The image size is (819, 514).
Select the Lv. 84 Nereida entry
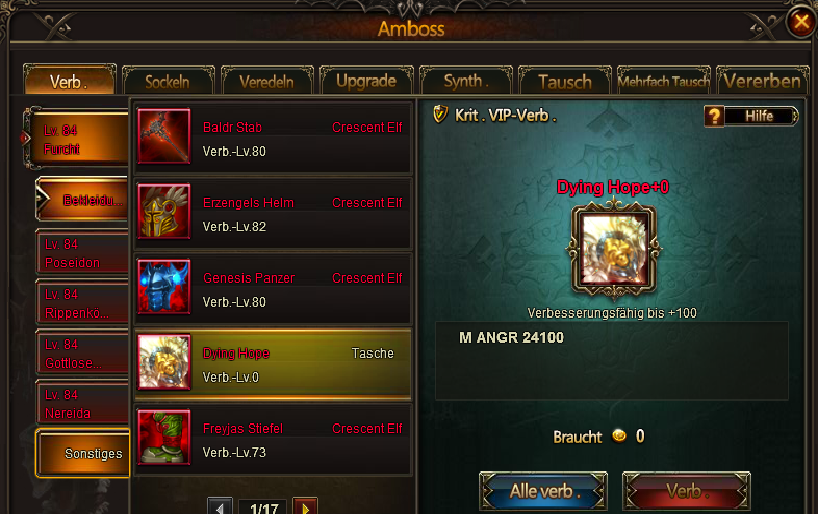point(82,404)
